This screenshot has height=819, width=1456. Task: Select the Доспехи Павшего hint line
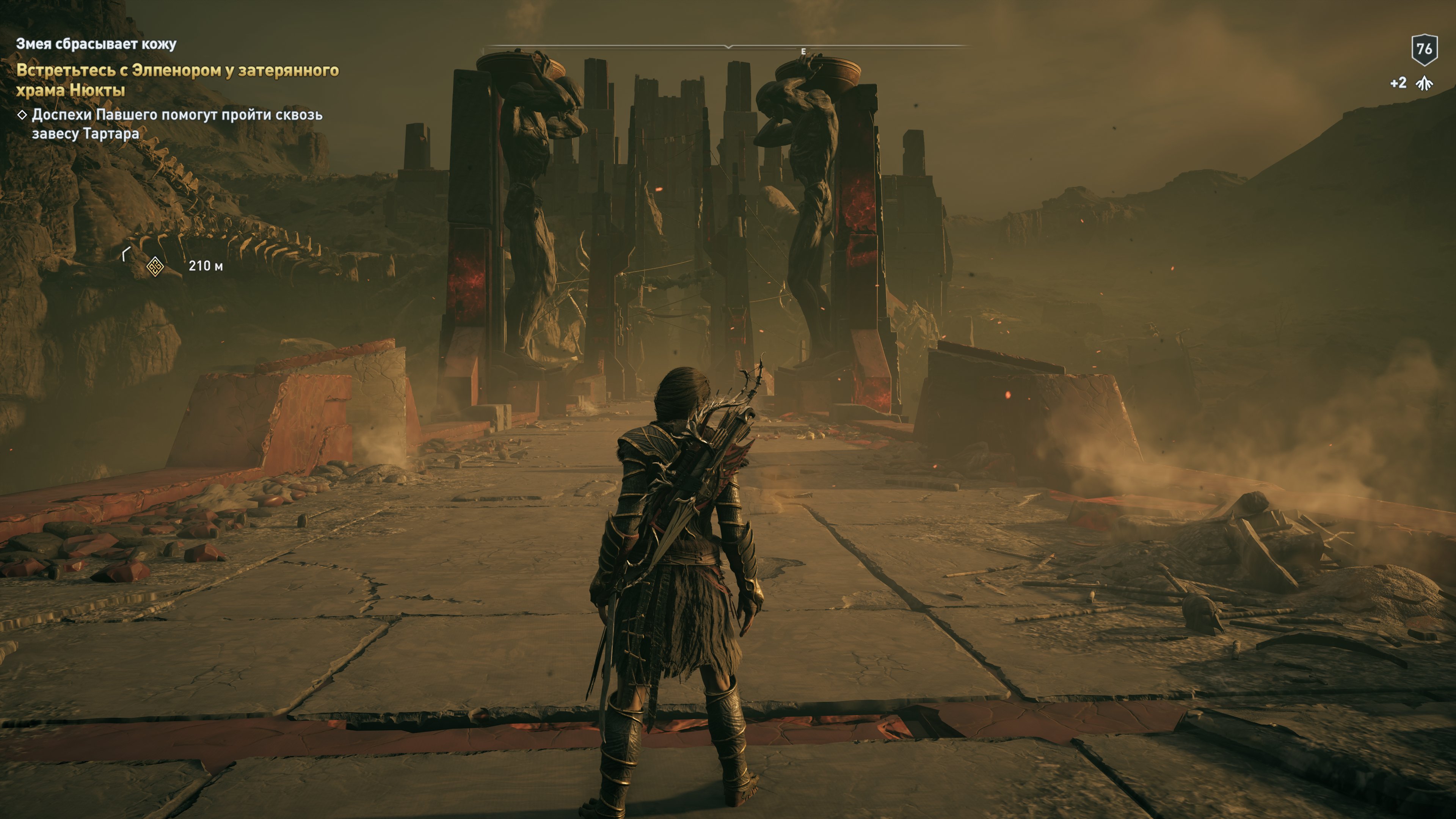click(x=176, y=124)
